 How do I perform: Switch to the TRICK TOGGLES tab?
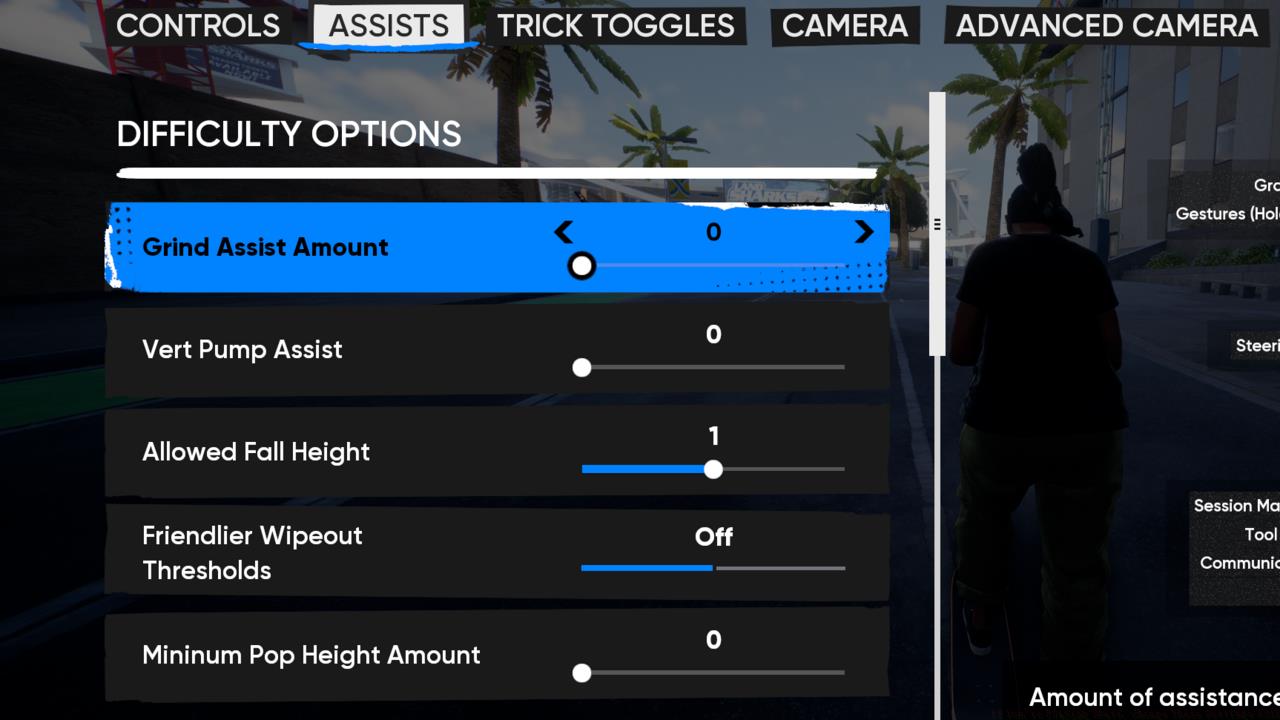pos(616,26)
